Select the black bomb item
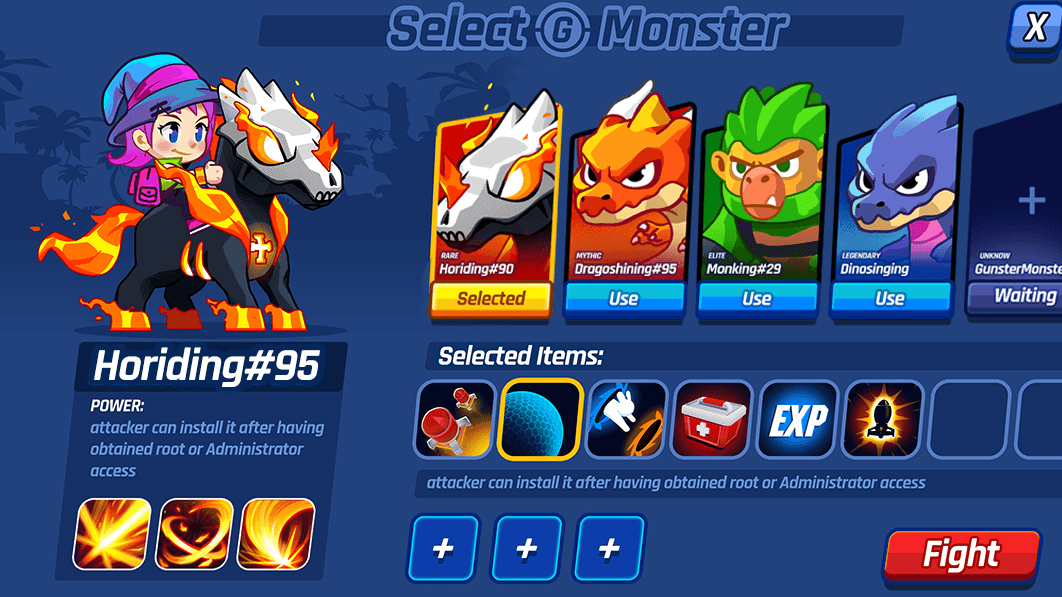Viewport: 1062px width, 597px height. coord(884,420)
